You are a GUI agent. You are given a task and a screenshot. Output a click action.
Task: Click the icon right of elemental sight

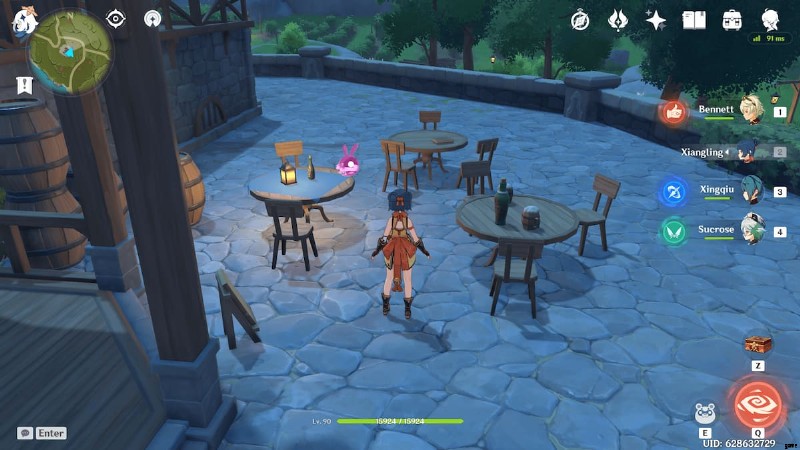(x=152, y=18)
